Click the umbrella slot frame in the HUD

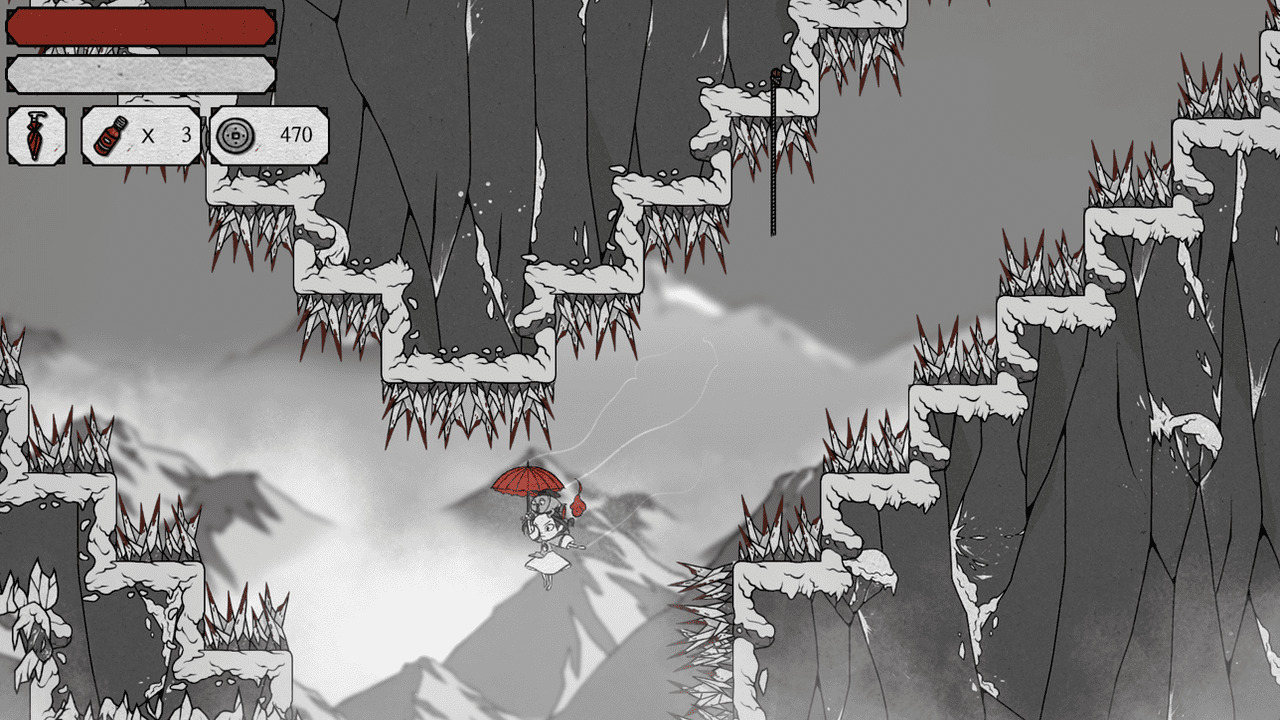pos(36,135)
